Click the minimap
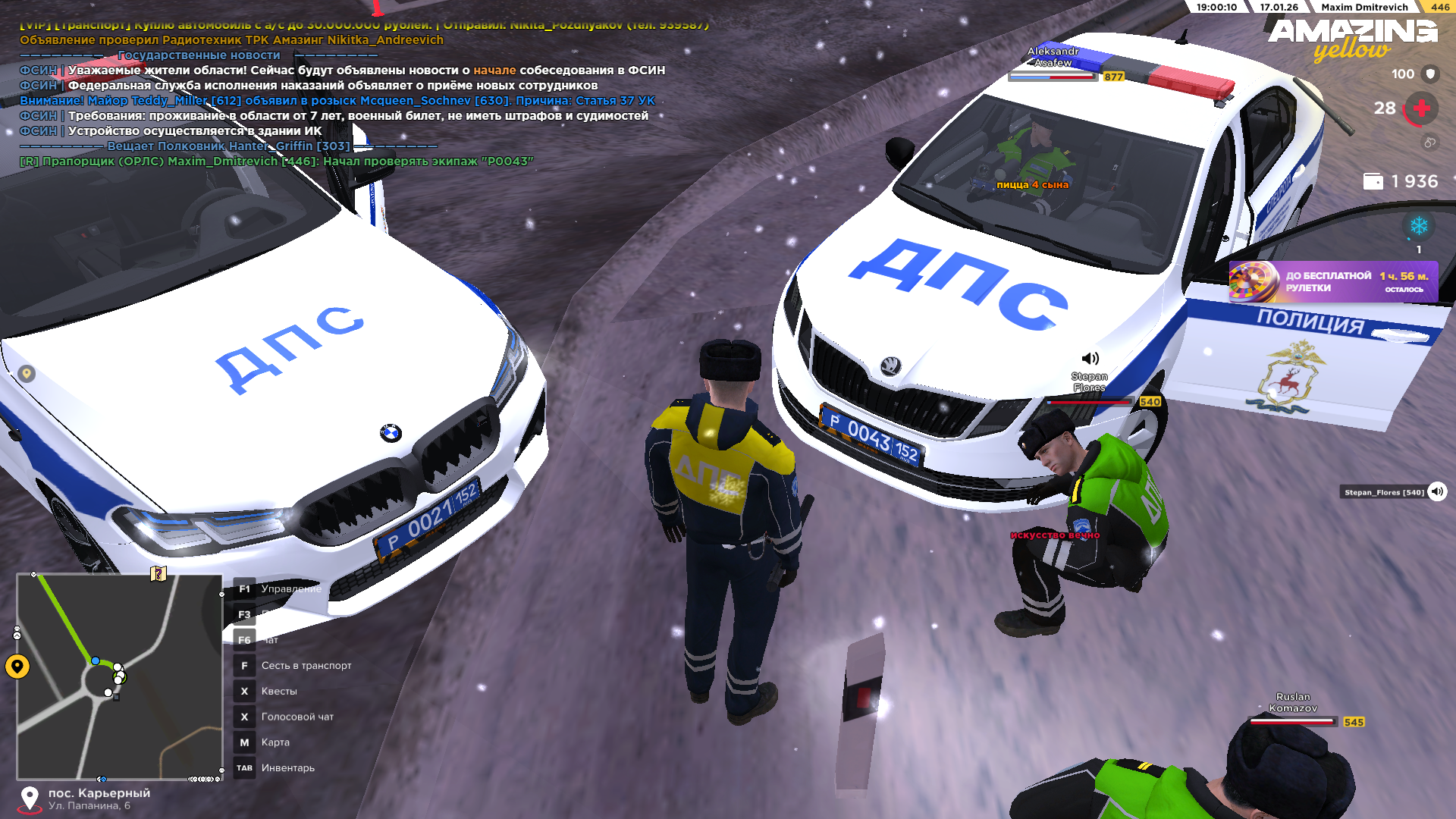Screen dimensions: 1456x819 point(120,676)
